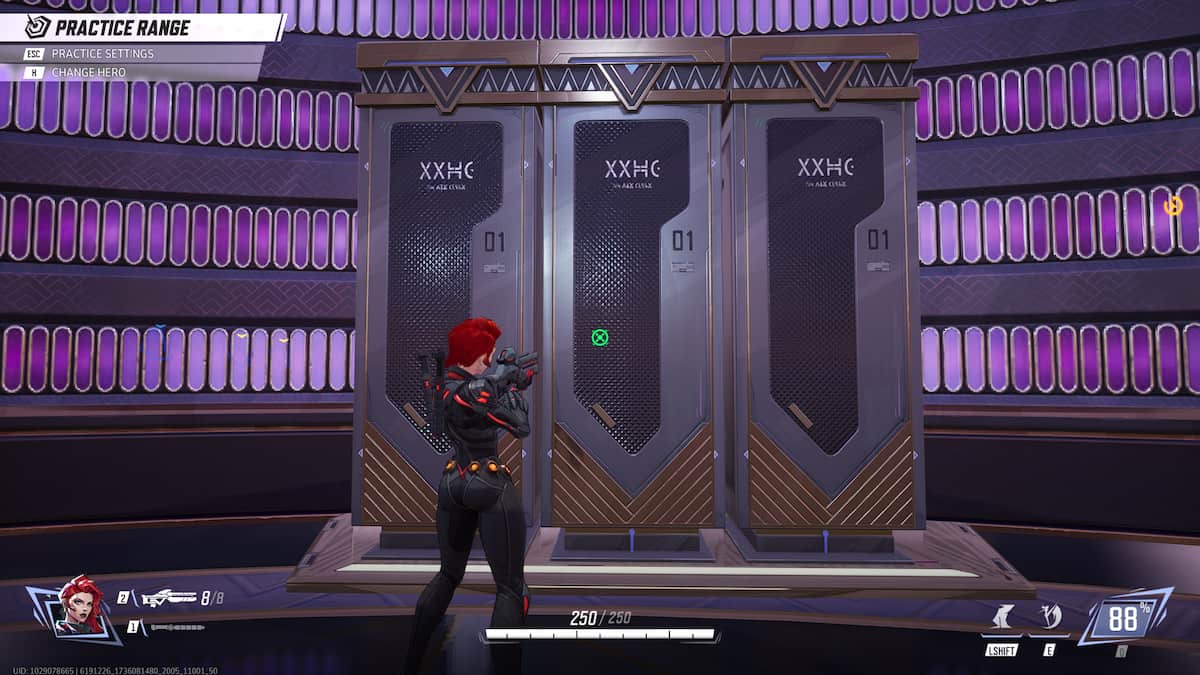
Task: Select the sniper rifle weapon slot
Action: (168, 598)
